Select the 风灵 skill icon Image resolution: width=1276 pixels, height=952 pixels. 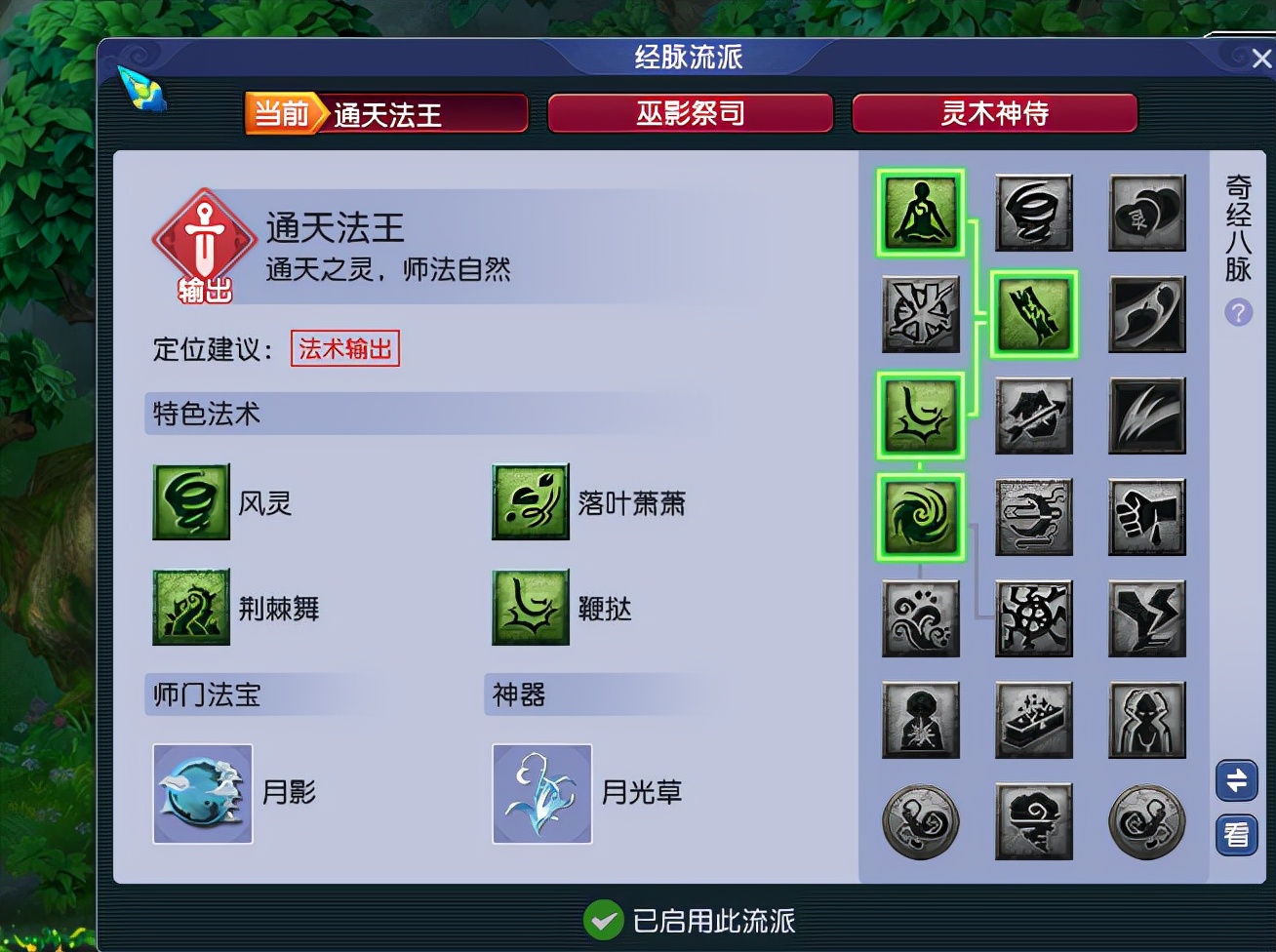[x=190, y=502]
